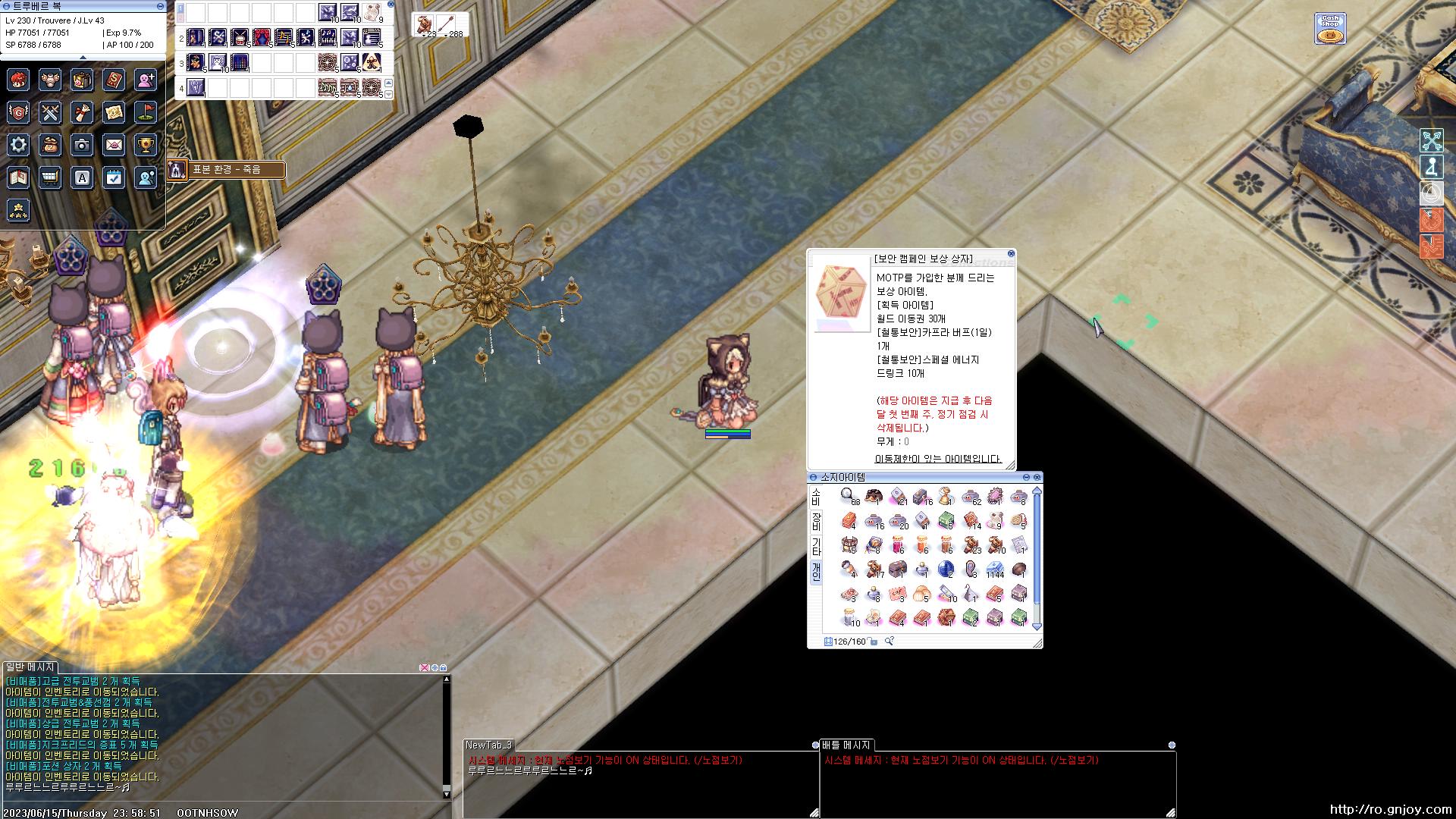The height and width of the screenshot is (819, 1456).
Task: Open the trophy achievements icon
Action: point(146,145)
